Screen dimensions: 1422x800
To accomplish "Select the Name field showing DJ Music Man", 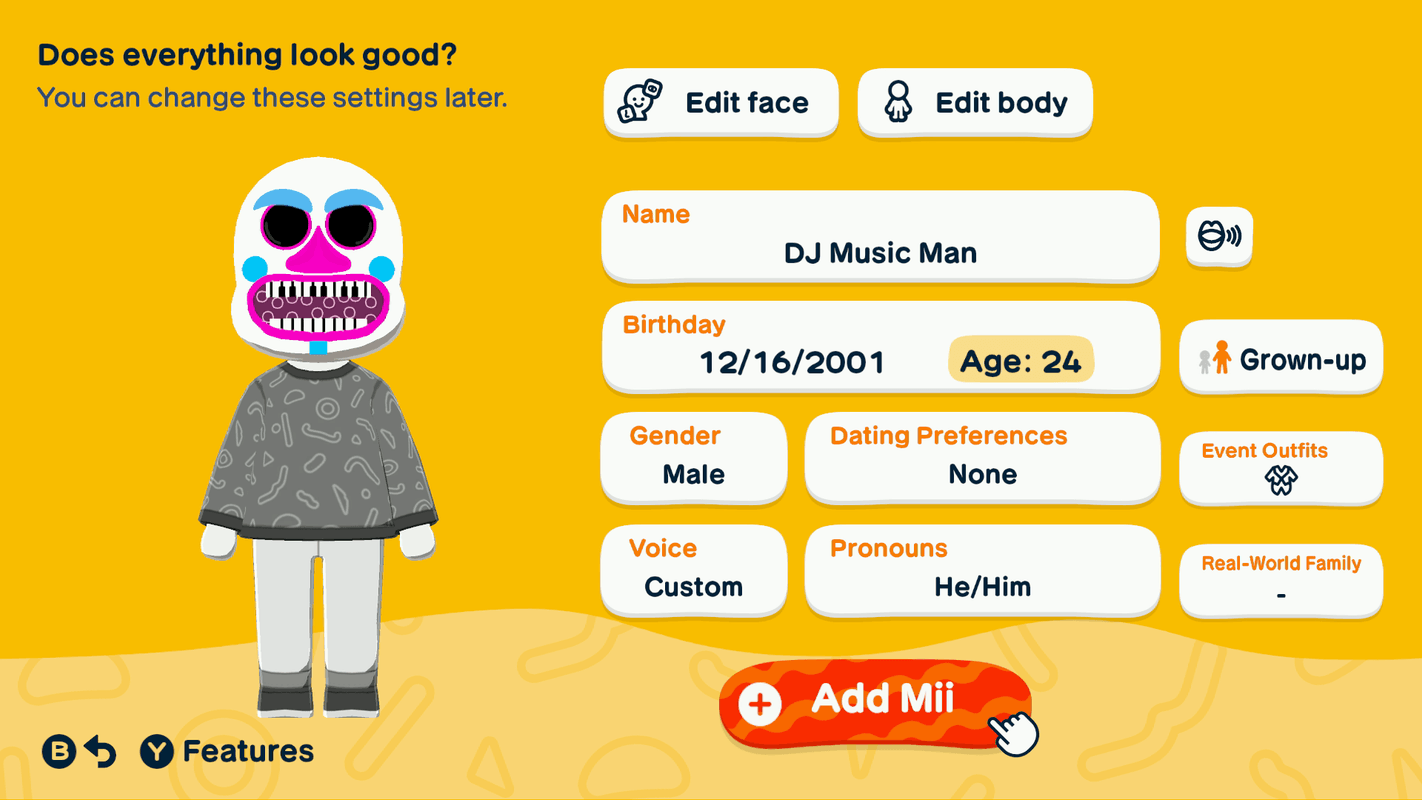I will [x=879, y=237].
